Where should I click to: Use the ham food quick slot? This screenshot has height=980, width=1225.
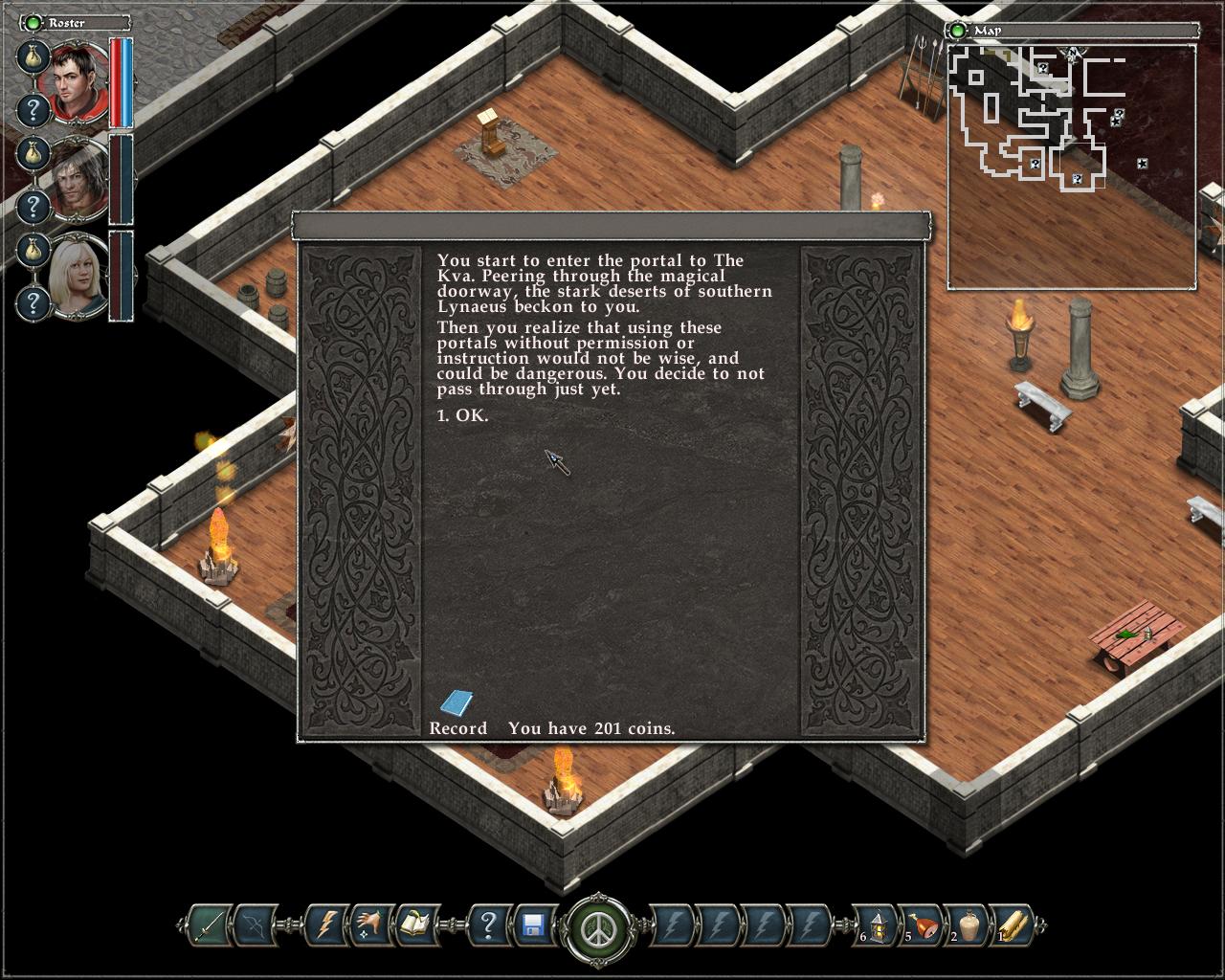tap(923, 925)
